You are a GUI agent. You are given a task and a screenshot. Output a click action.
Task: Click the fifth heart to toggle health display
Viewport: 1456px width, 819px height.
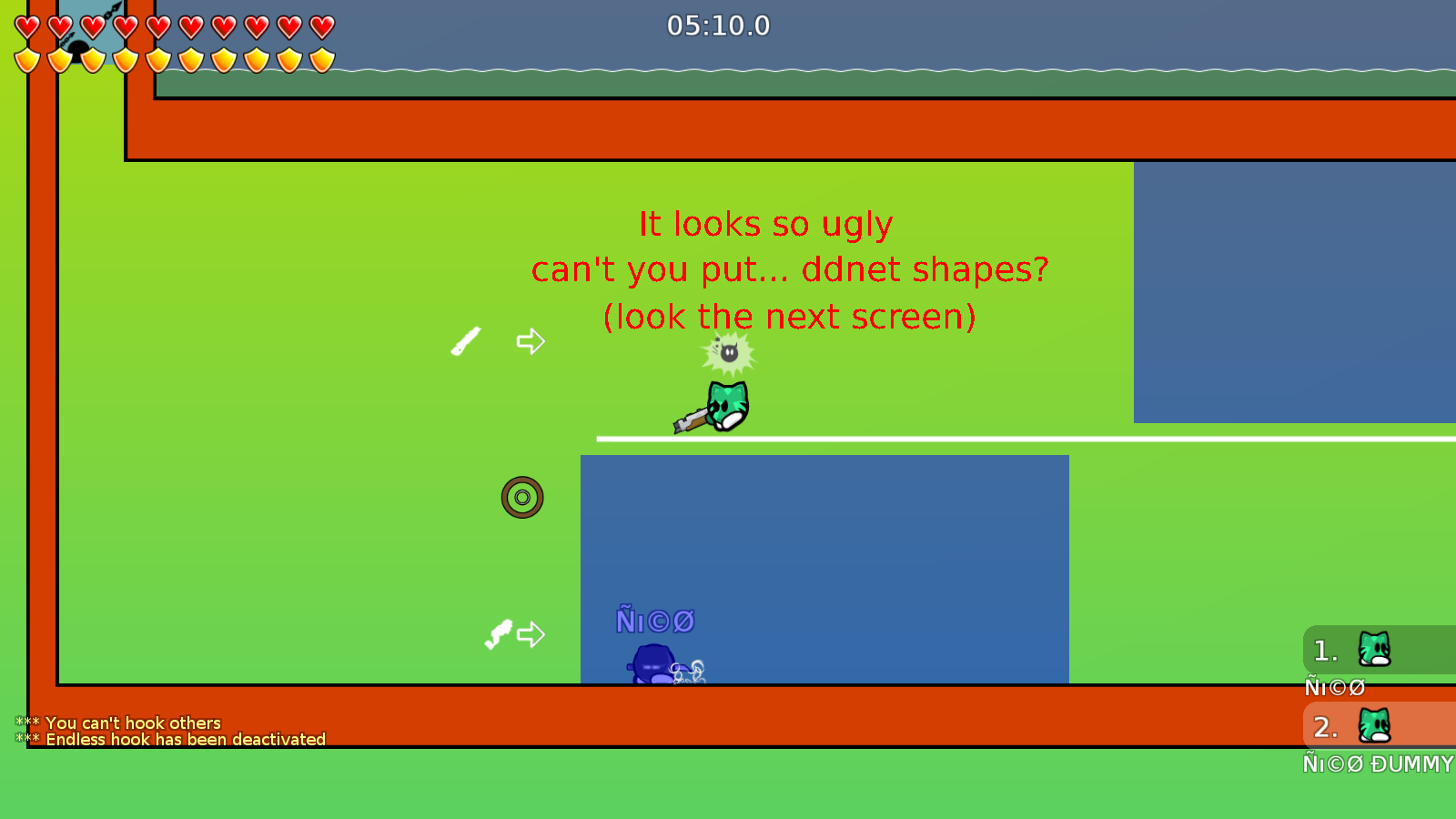157,27
